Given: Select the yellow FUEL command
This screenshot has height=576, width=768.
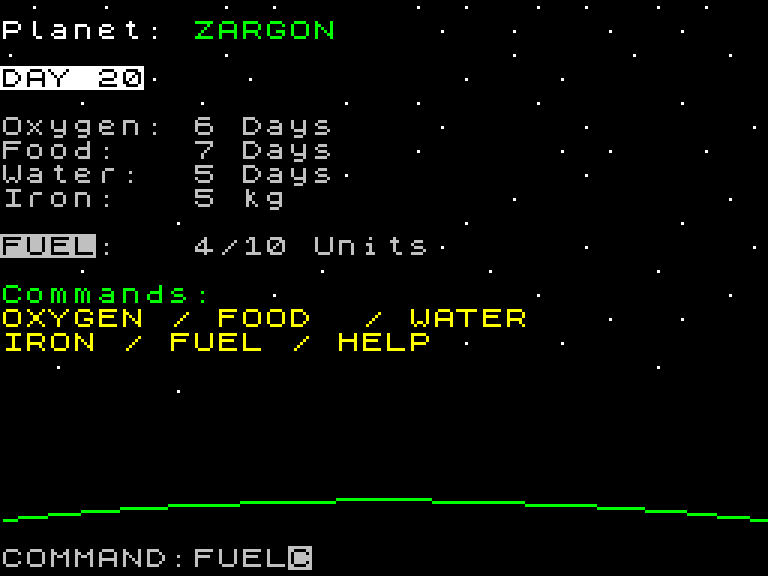Looking at the screenshot, I should [216, 343].
